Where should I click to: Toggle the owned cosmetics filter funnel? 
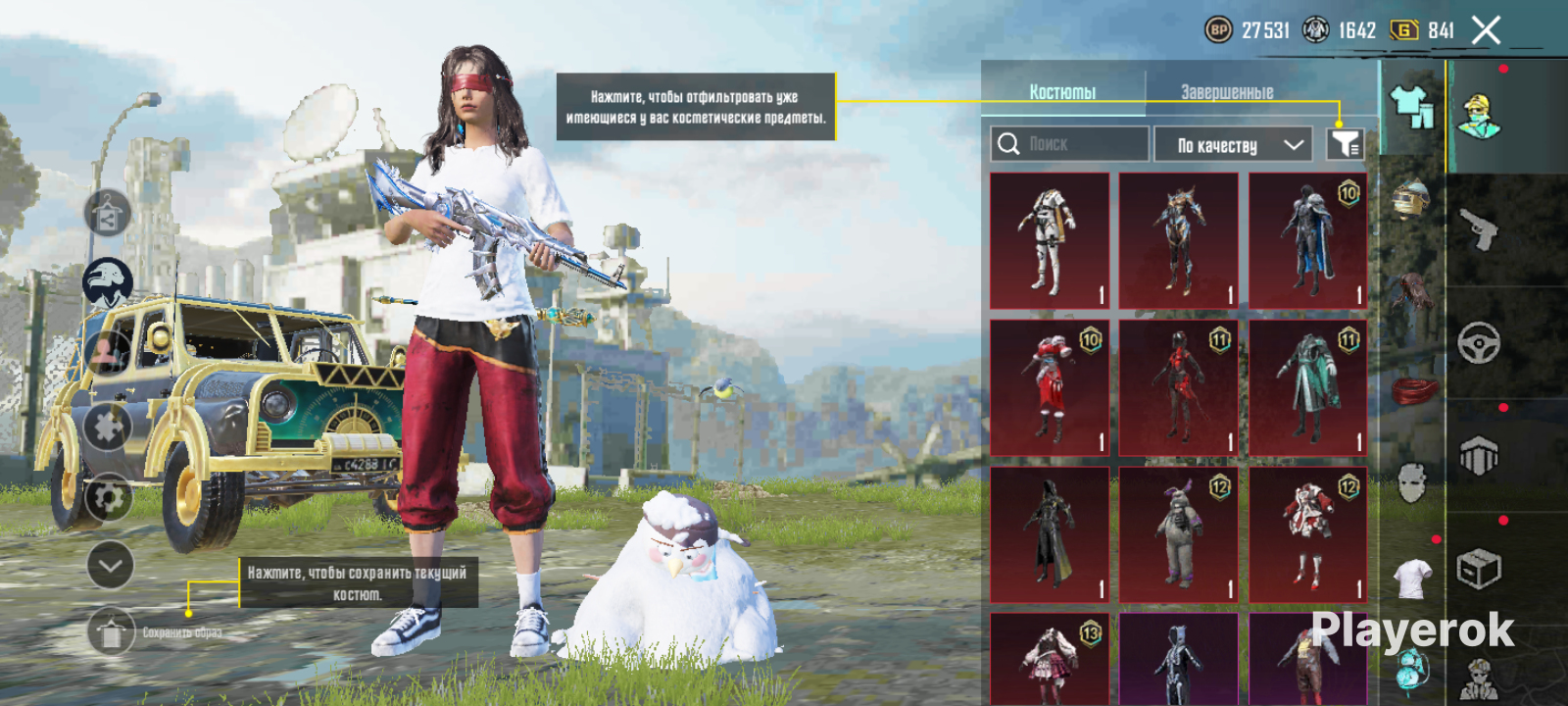click(1345, 144)
